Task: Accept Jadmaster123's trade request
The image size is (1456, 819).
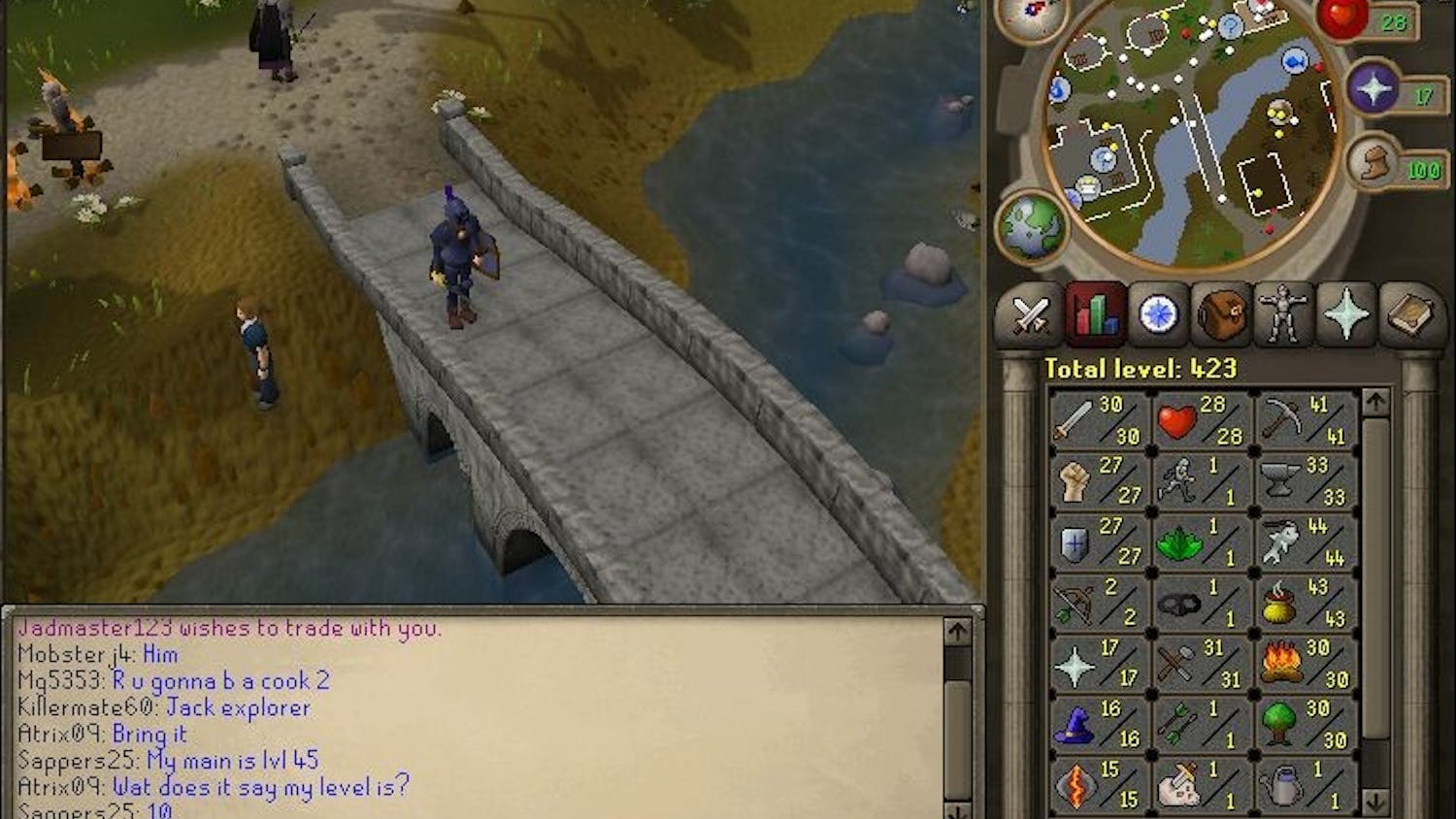Action: (223, 628)
